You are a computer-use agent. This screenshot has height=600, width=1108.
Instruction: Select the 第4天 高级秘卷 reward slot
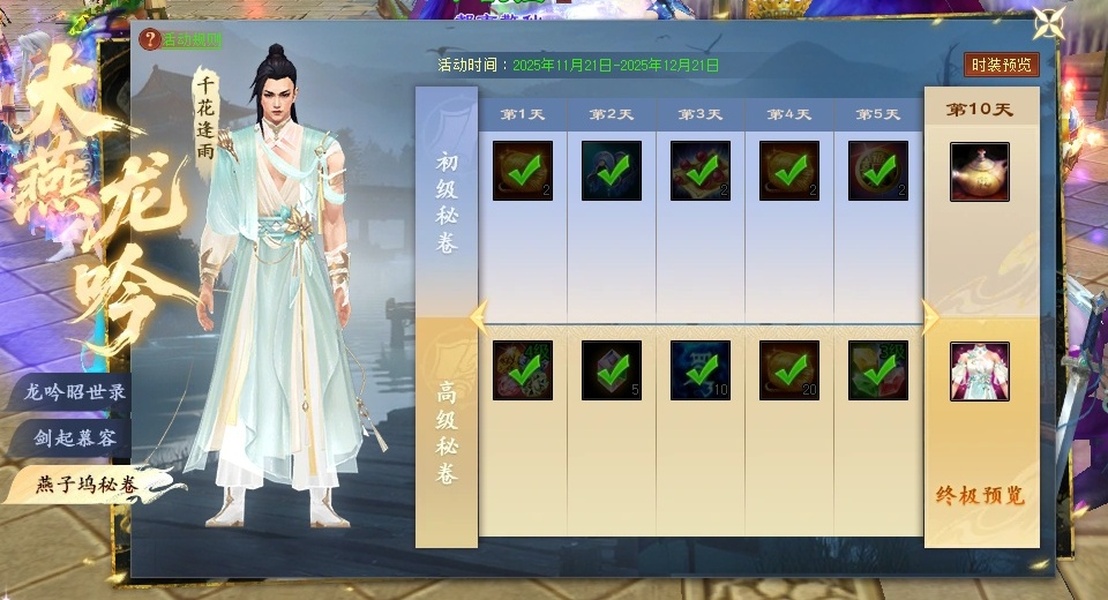789,371
